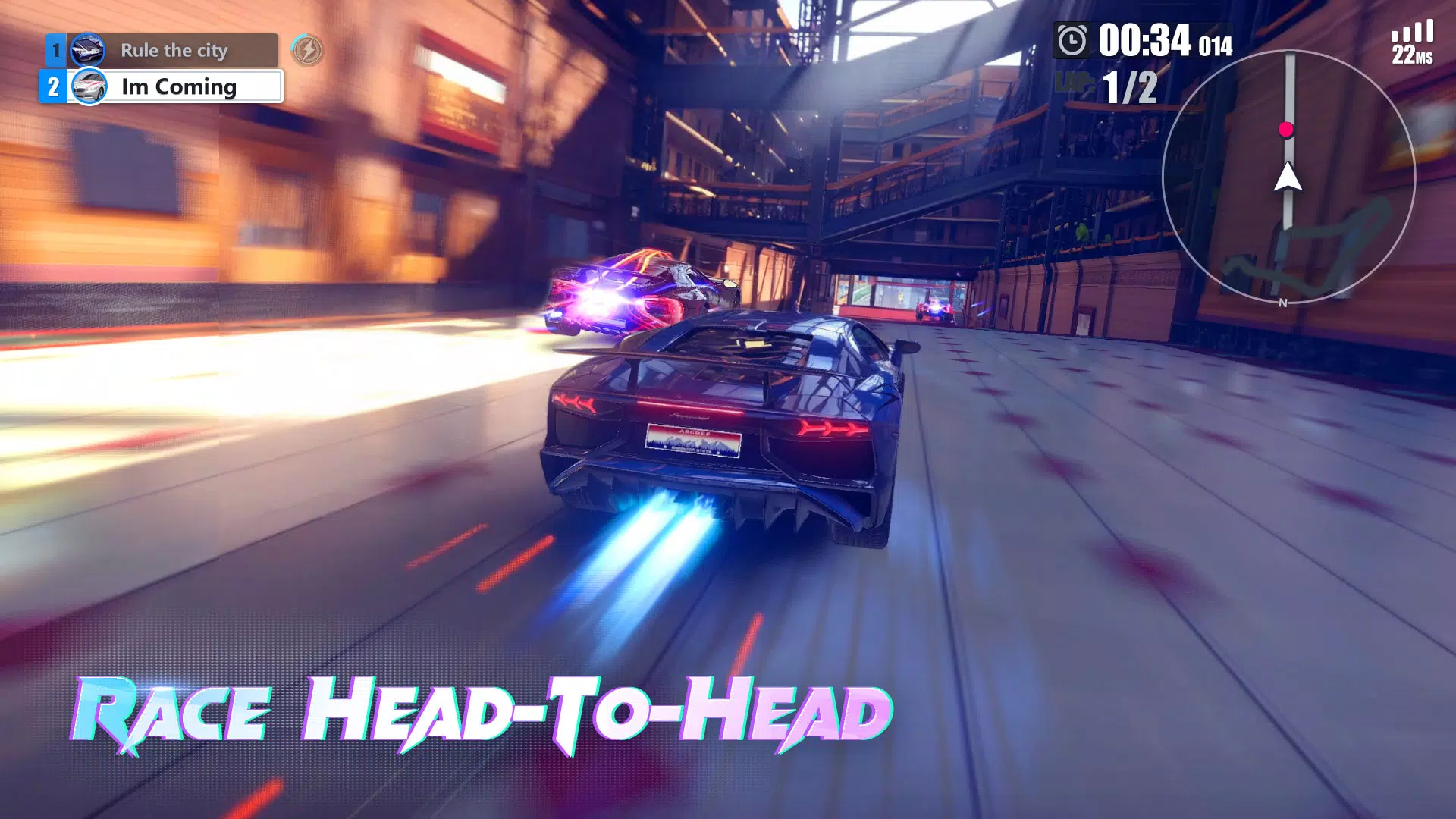Image resolution: width=1456 pixels, height=819 pixels.
Task: Click the position 1 rank badge
Action: tap(55, 49)
